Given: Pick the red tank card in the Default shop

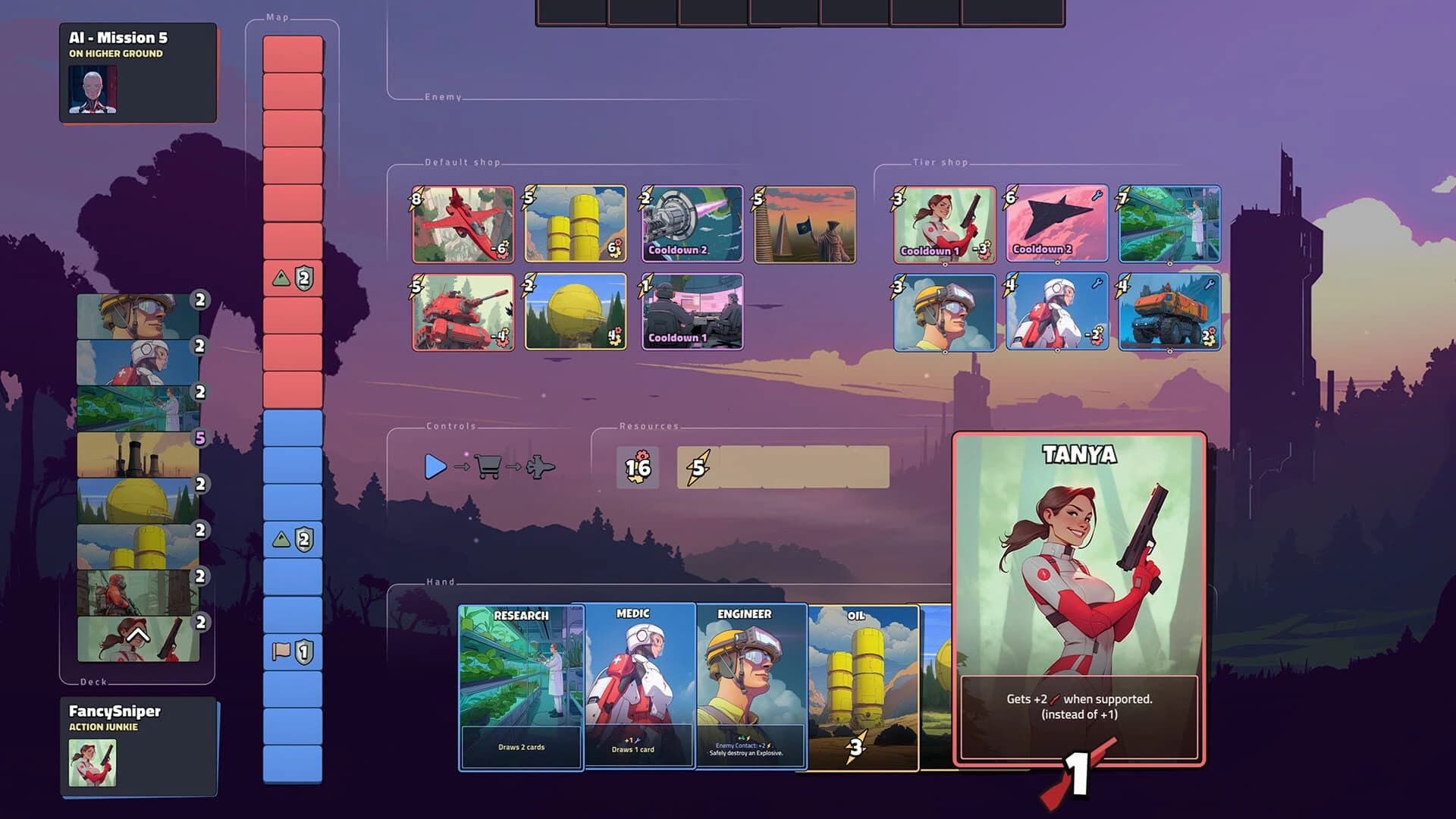Looking at the screenshot, I should click(x=463, y=312).
